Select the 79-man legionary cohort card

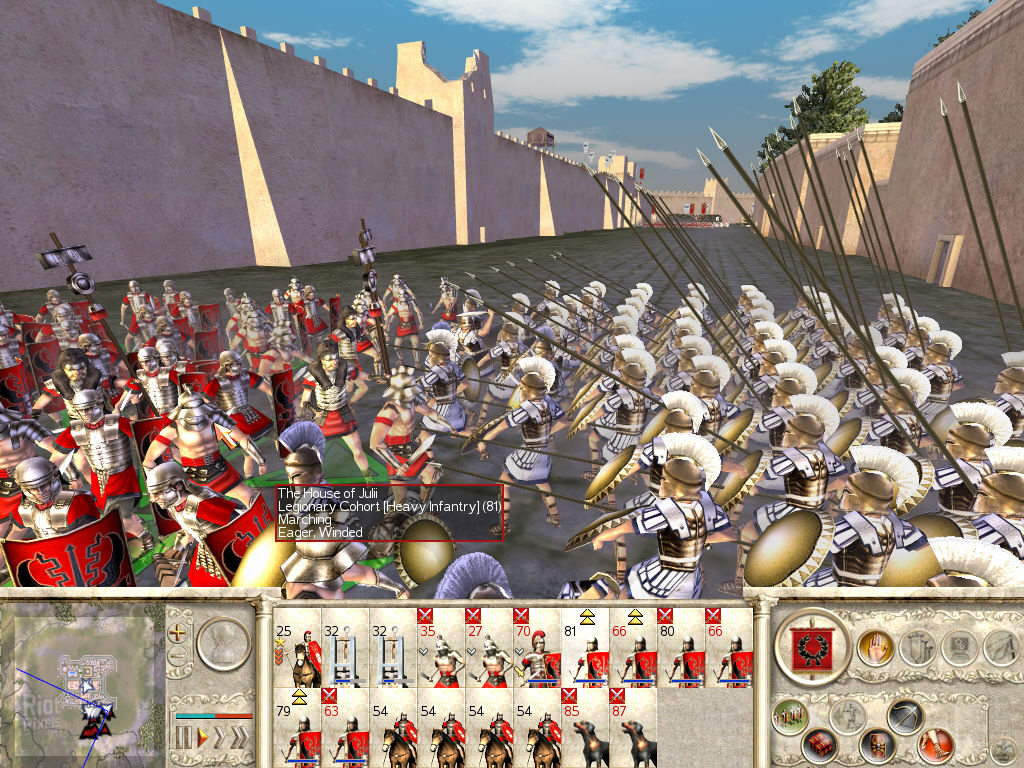coord(297,726)
